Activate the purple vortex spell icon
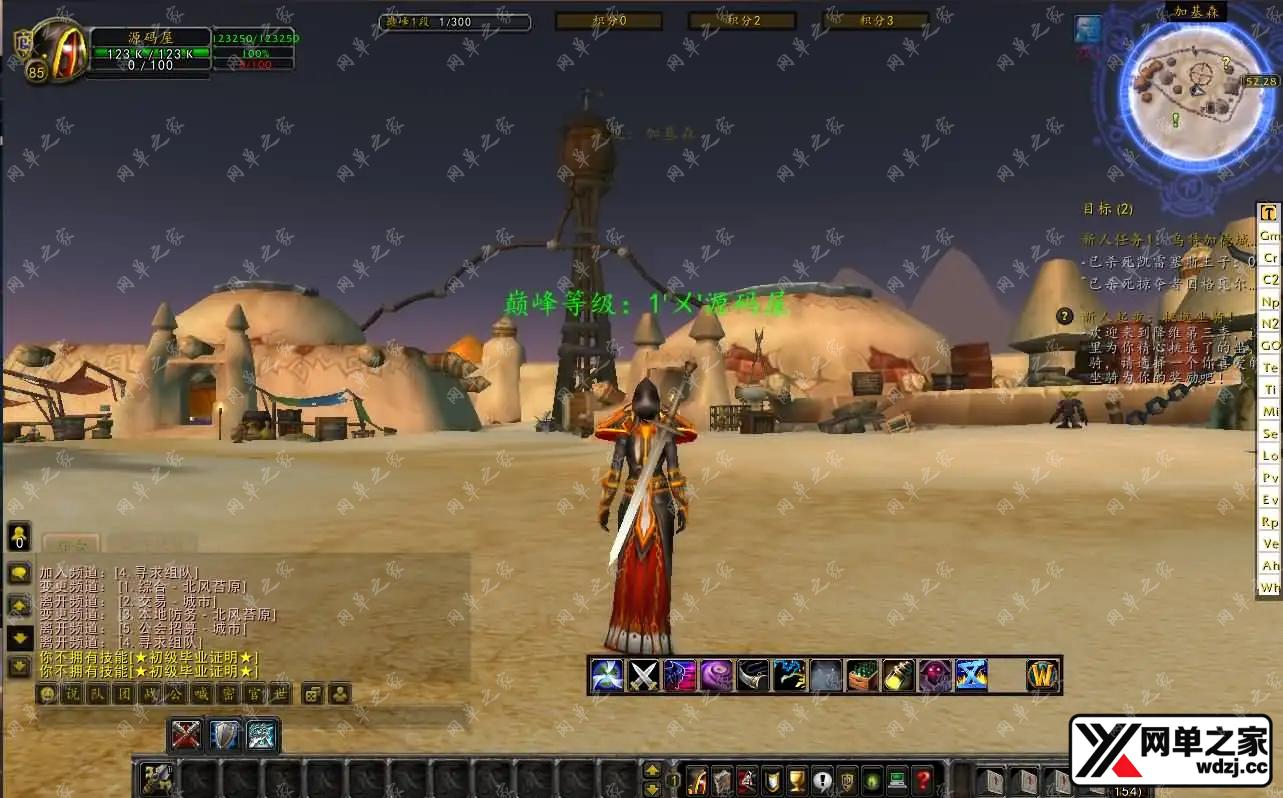1283x798 pixels. click(x=716, y=676)
